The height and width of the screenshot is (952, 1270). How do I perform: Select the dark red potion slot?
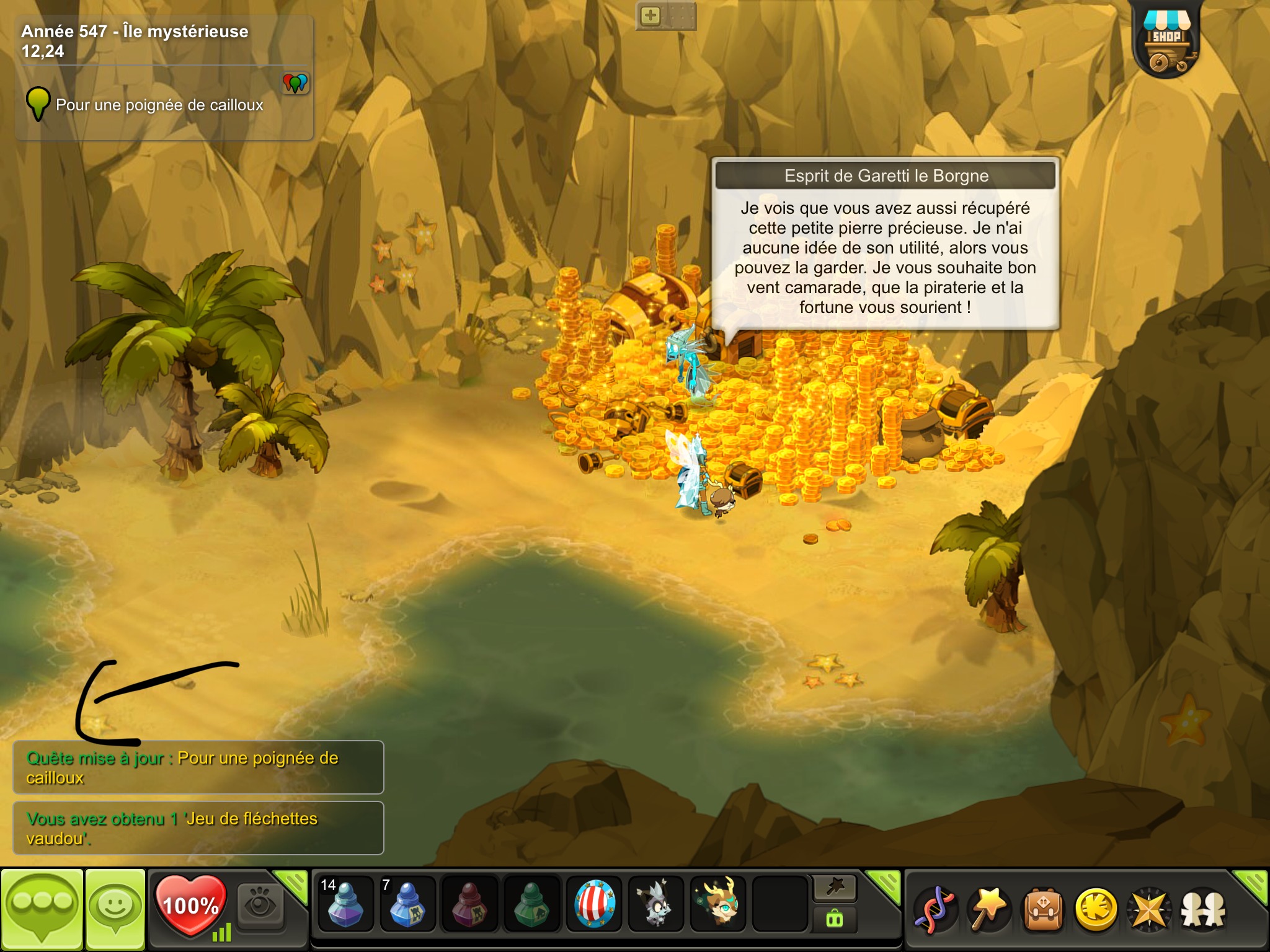pos(469,904)
